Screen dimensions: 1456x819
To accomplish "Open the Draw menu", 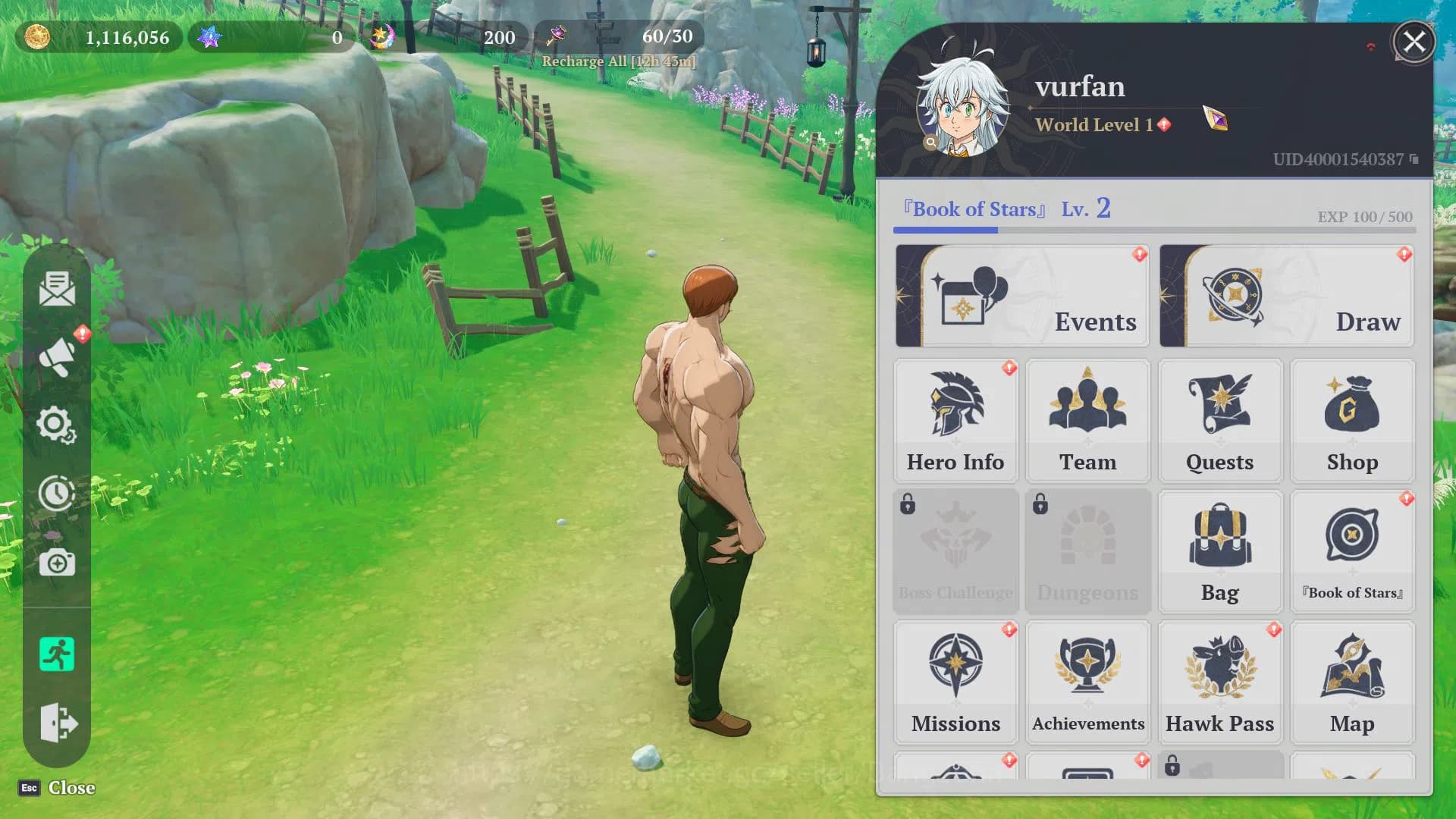I will pyautogui.click(x=1286, y=296).
